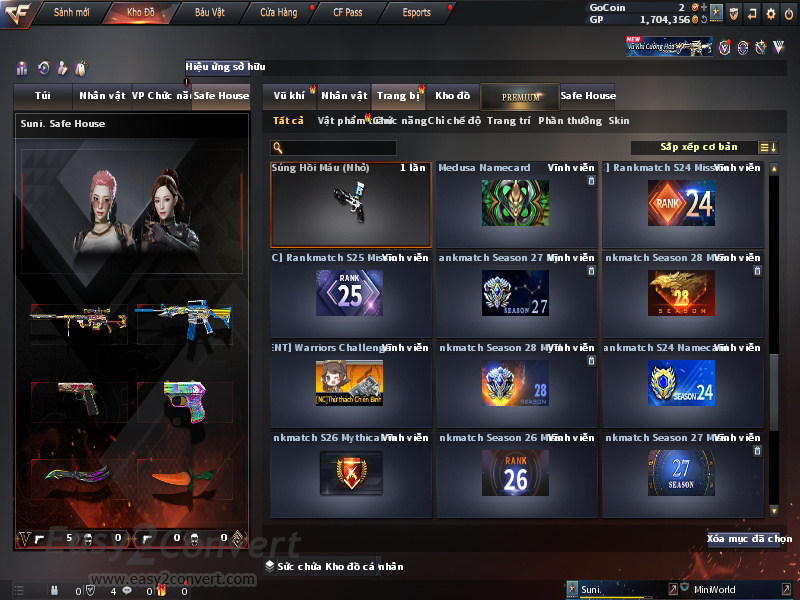Select the Vũ khí weapons category
The width and height of the screenshot is (800, 600).
(x=290, y=96)
